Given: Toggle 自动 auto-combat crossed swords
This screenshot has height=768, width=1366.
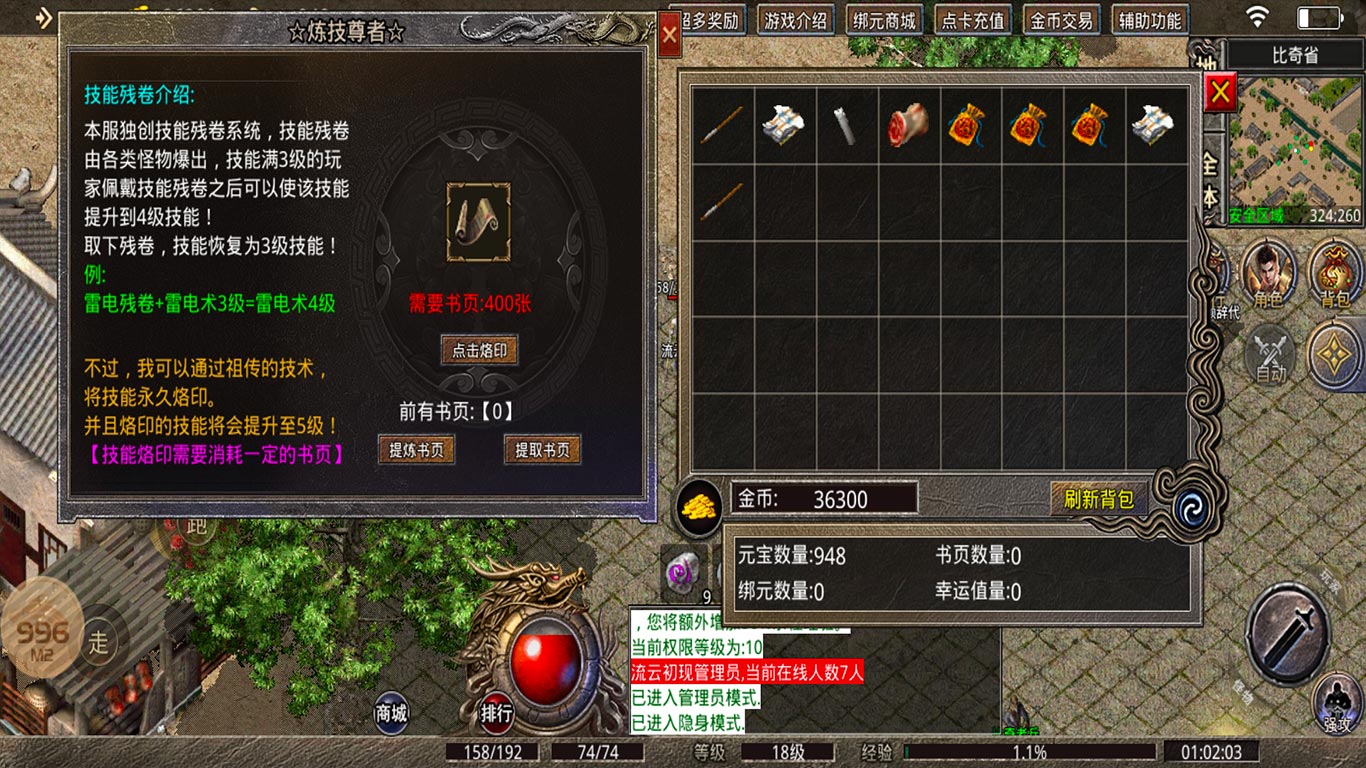Looking at the screenshot, I should click(1271, 354).
